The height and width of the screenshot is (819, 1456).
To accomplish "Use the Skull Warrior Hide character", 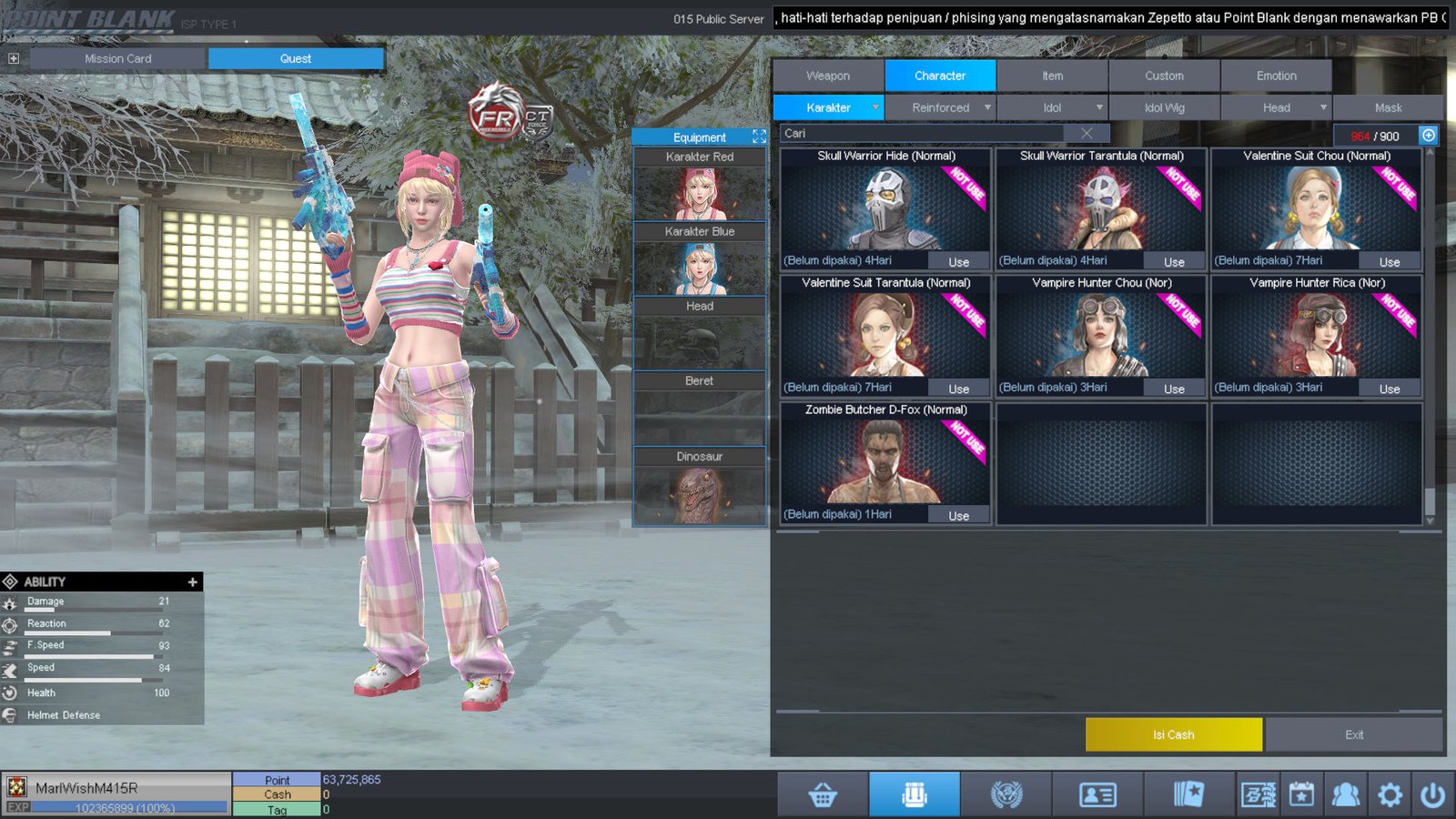I will (x=958, y=262).
